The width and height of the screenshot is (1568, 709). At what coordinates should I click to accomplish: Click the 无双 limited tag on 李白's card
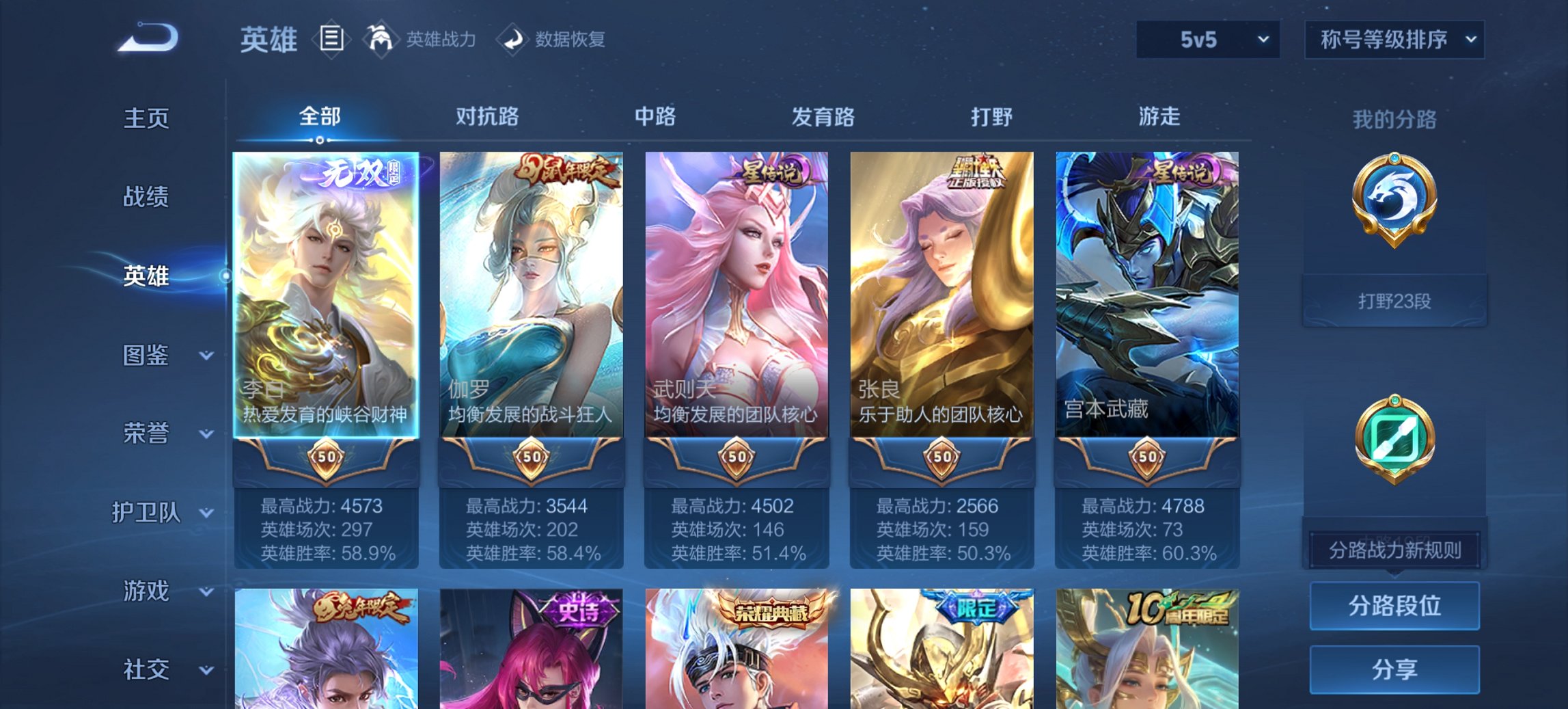(355, 171)
